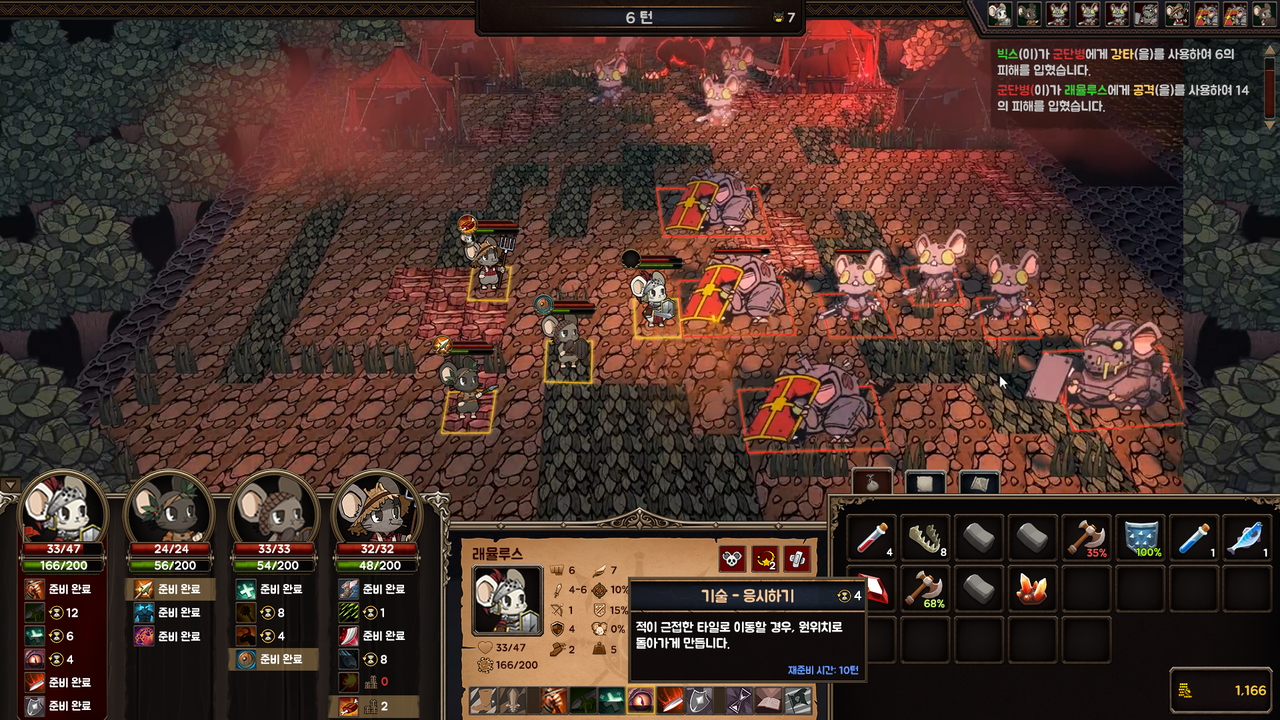
Task: Collapse the party panel with the arrow button
Action: 11,486
